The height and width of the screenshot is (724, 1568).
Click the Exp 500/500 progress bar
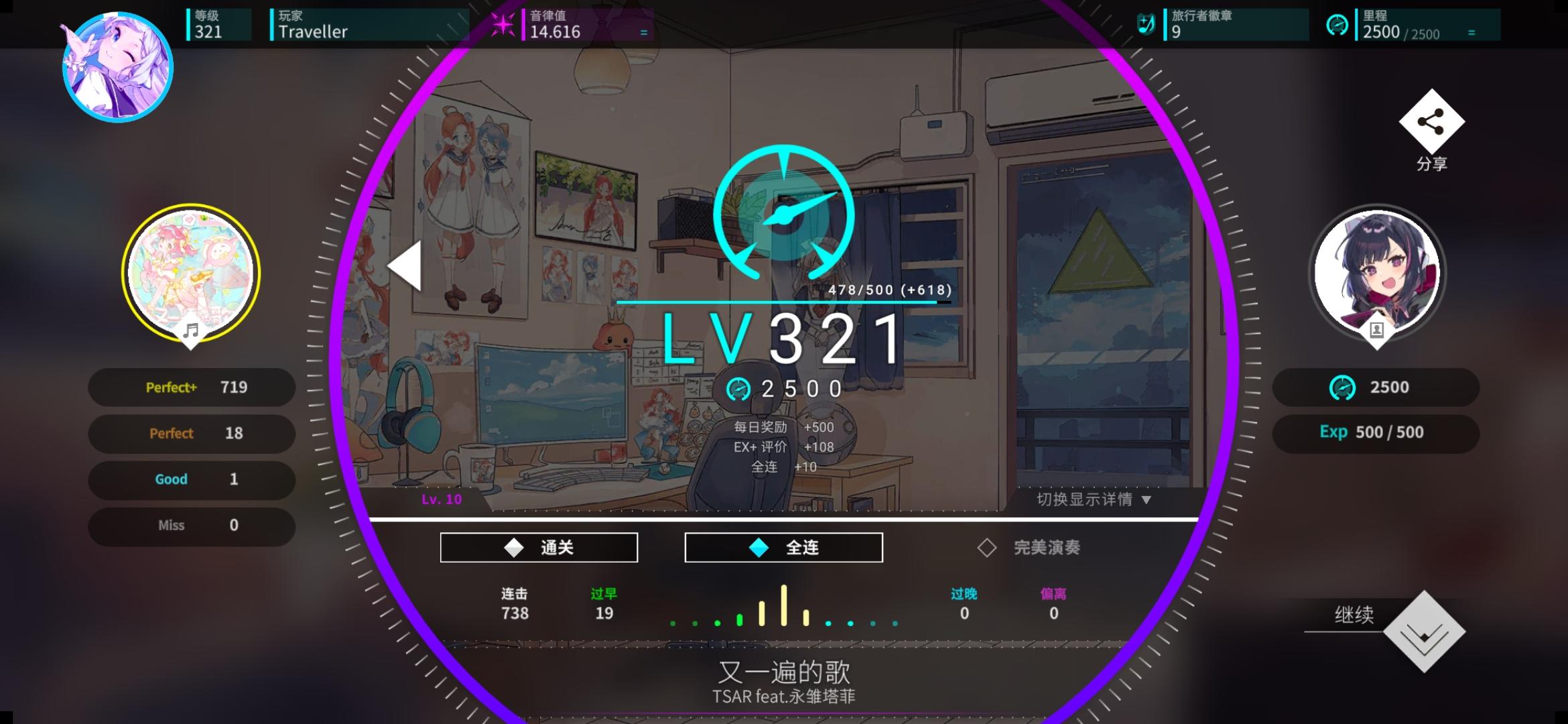(1376, 432)
